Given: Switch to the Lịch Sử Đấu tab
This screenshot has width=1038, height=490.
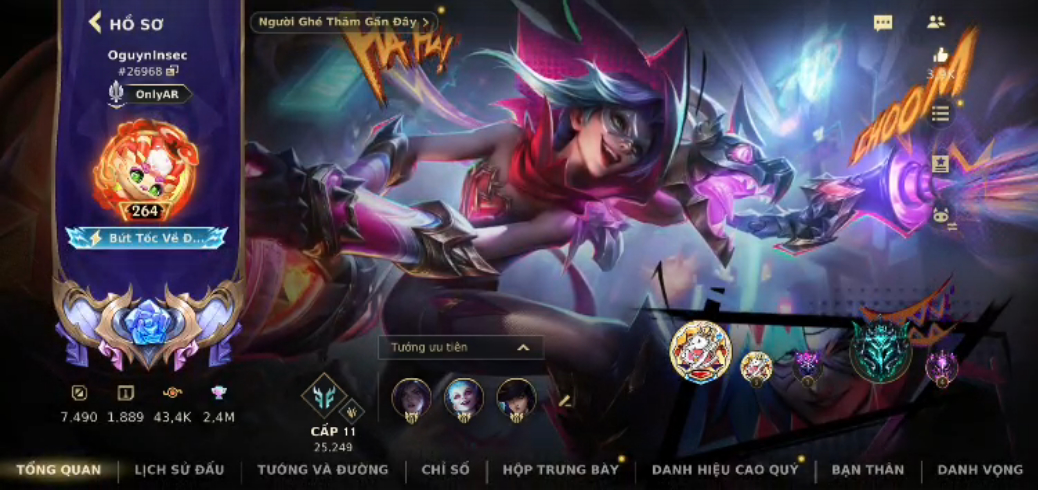Looking at the screenshot, I should point(179,470).
